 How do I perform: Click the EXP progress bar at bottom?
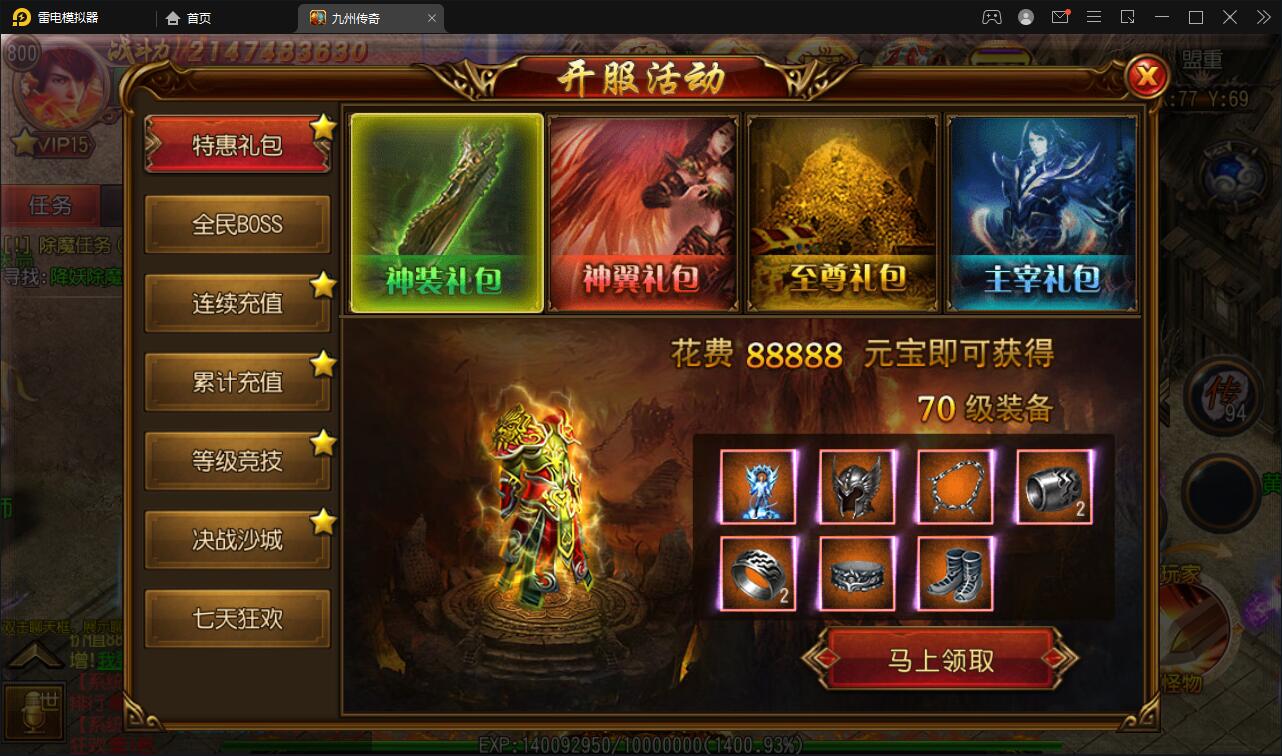click(640, 745)
